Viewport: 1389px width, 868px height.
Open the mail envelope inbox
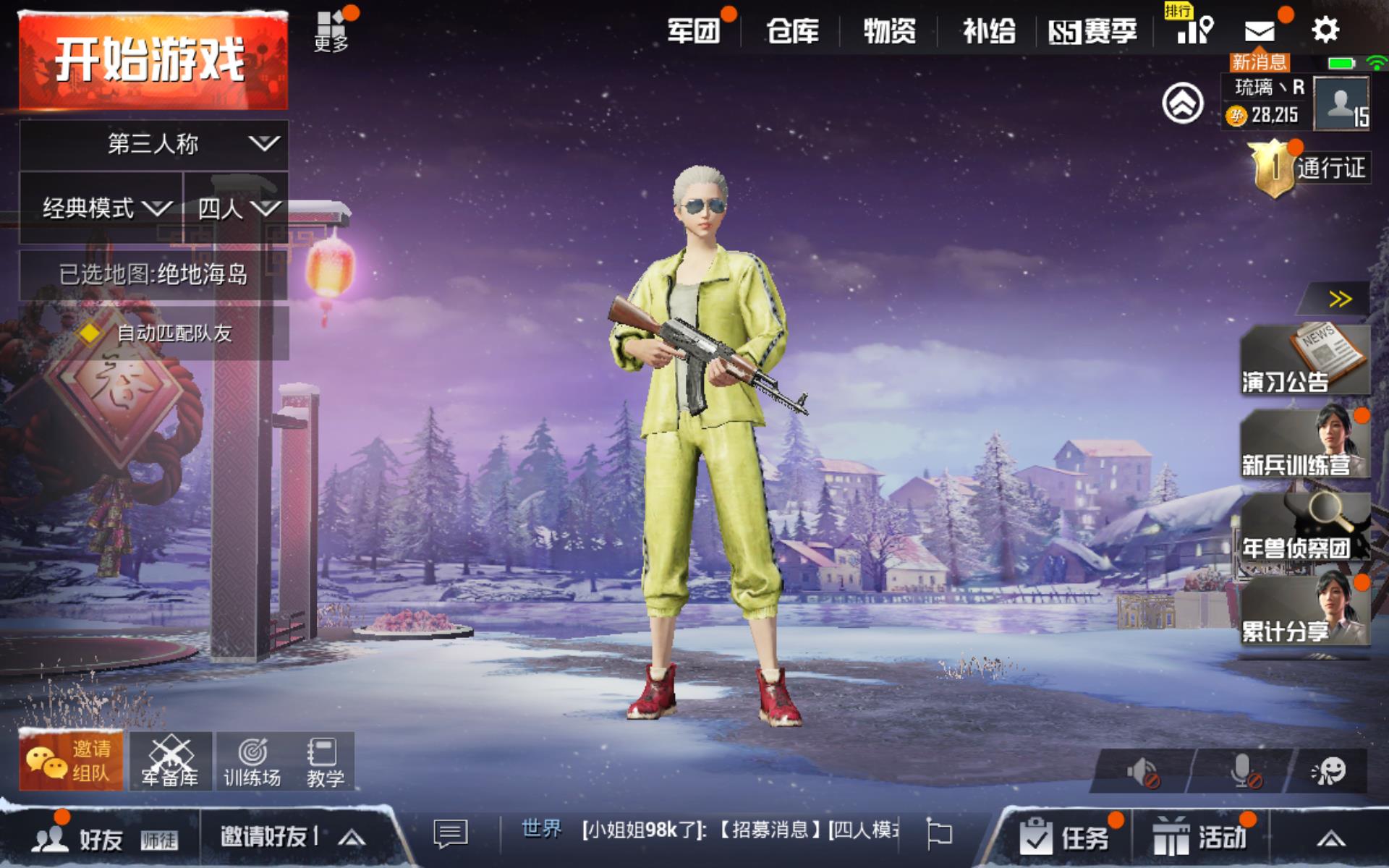(x=1260, y=31)
